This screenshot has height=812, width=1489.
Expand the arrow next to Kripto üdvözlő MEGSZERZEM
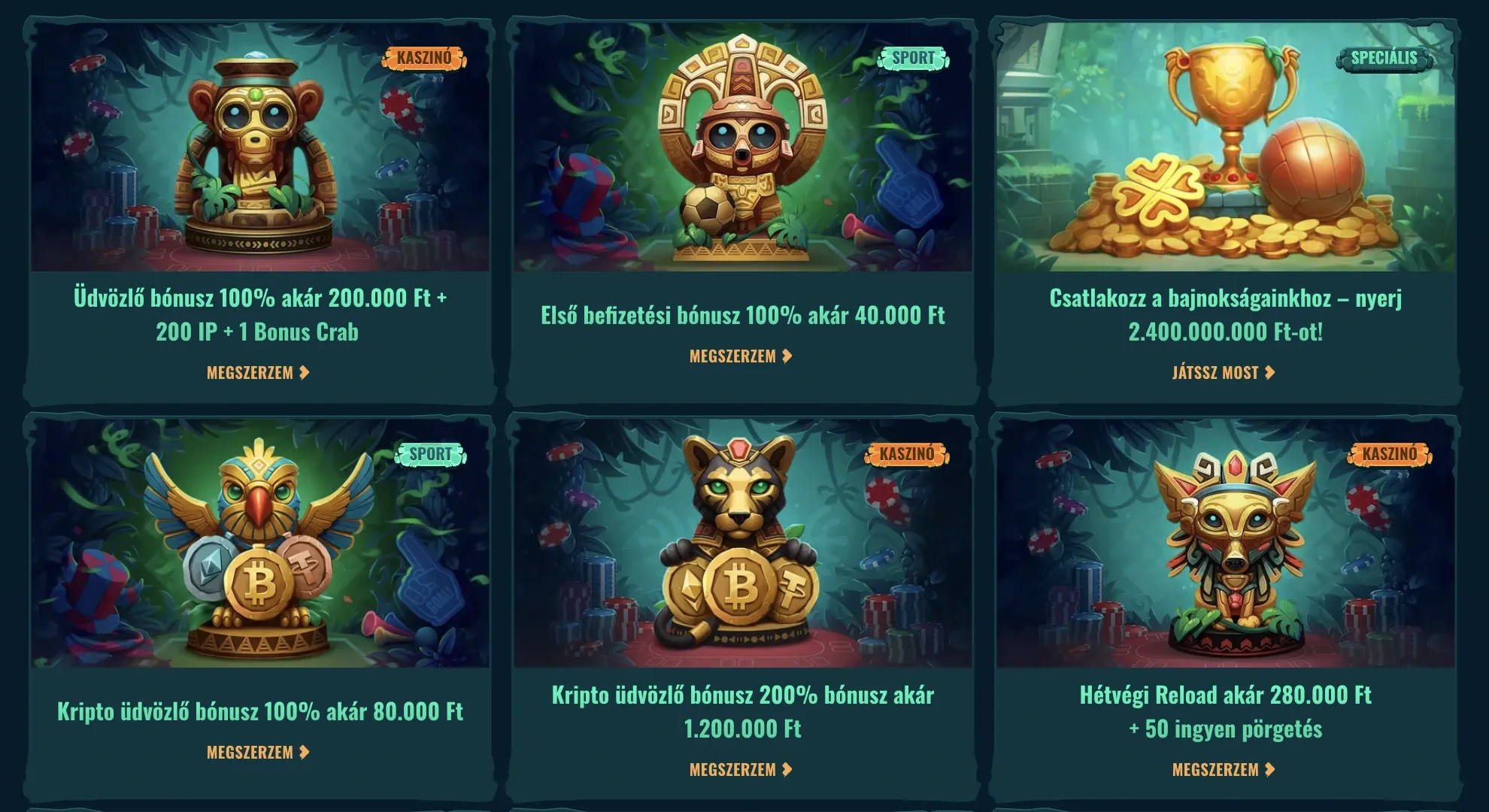[x=304, y=750]
